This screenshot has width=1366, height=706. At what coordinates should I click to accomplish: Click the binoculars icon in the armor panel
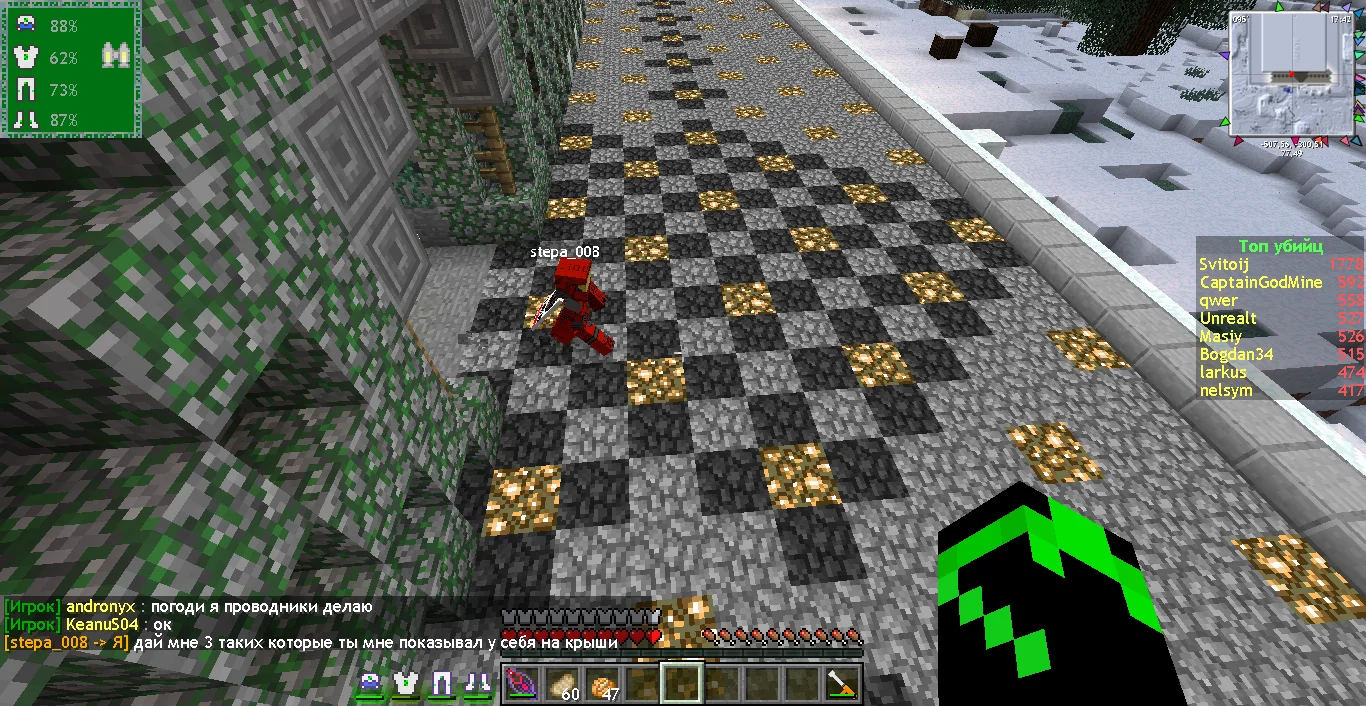(114, 58)
